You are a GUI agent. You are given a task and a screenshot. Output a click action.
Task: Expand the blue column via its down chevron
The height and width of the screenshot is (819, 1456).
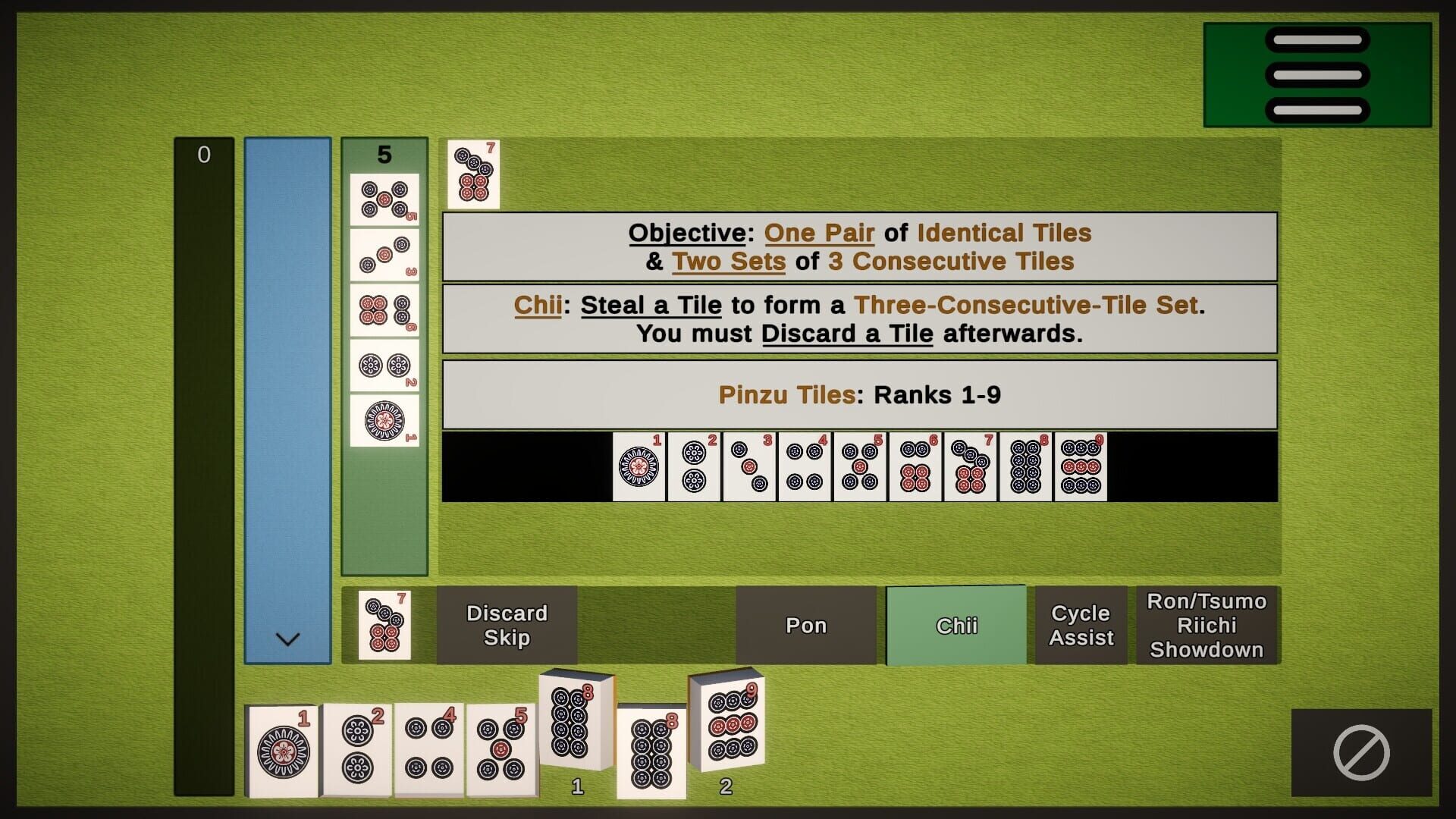pos(287,641)
